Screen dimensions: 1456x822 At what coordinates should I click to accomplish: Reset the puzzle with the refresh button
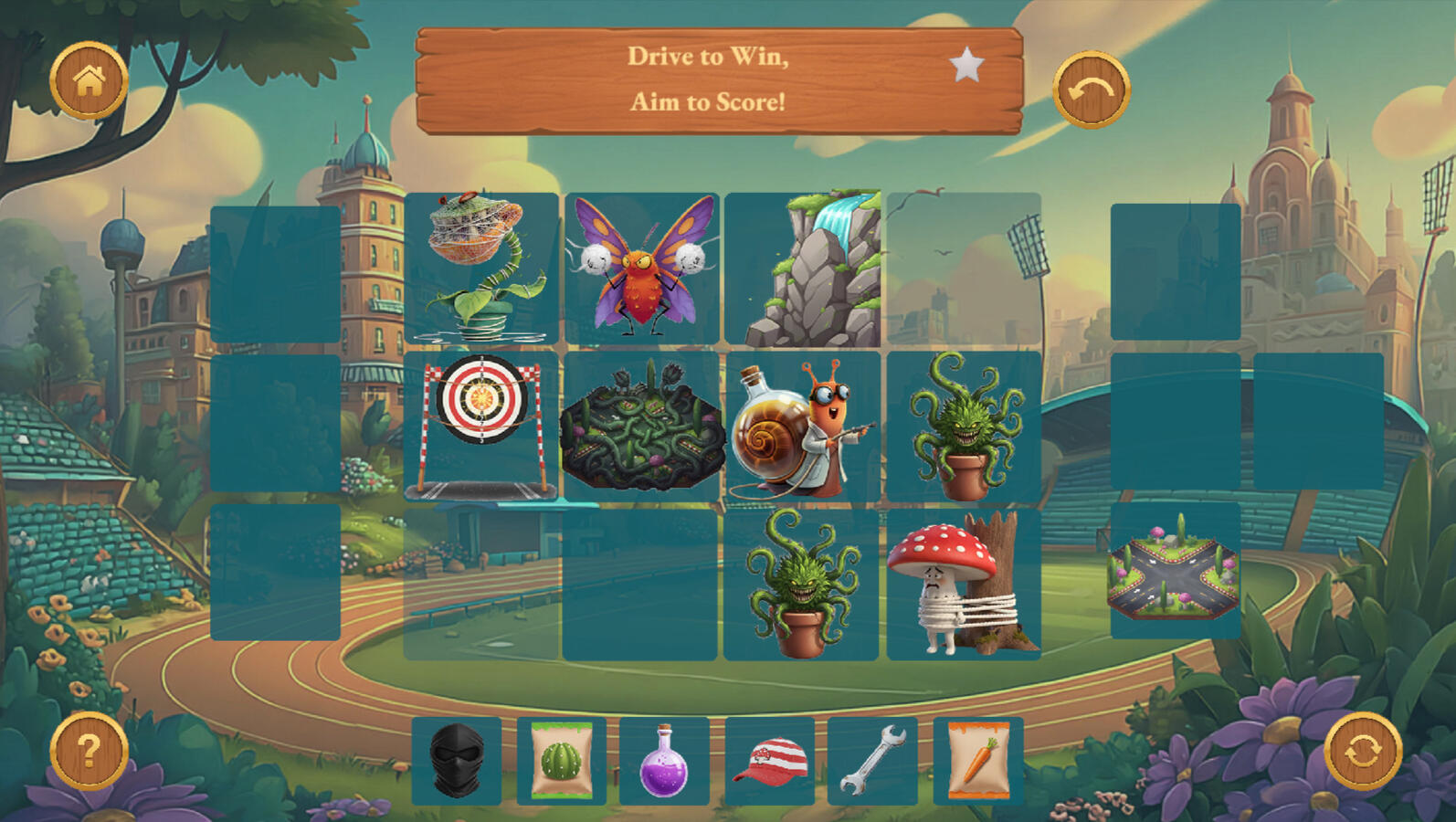click(1363, 751)
